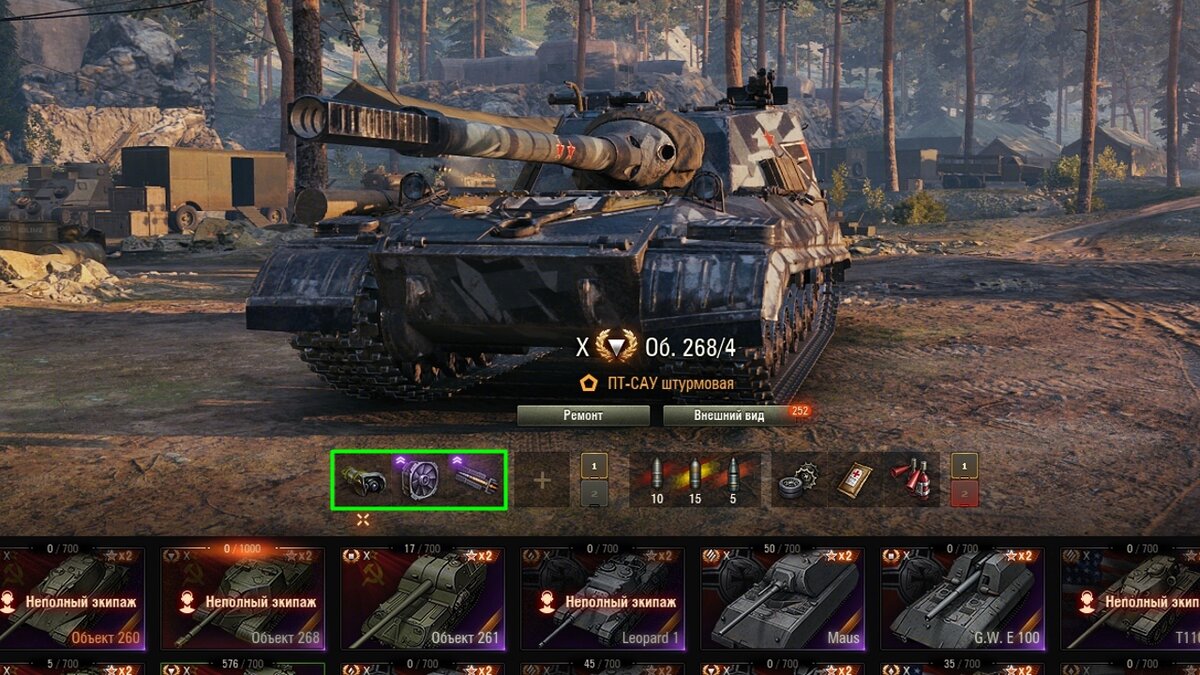
Task: Pick the Leopard 1 tank card
Action: tap(610, 599)
